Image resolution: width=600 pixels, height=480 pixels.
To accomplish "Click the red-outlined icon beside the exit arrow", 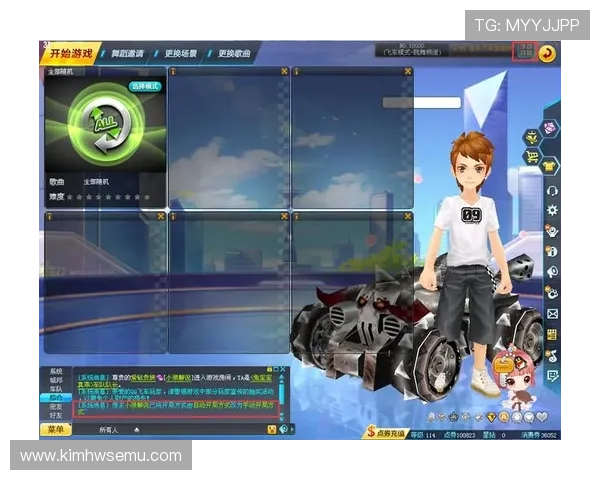I will tap(523, 53).
